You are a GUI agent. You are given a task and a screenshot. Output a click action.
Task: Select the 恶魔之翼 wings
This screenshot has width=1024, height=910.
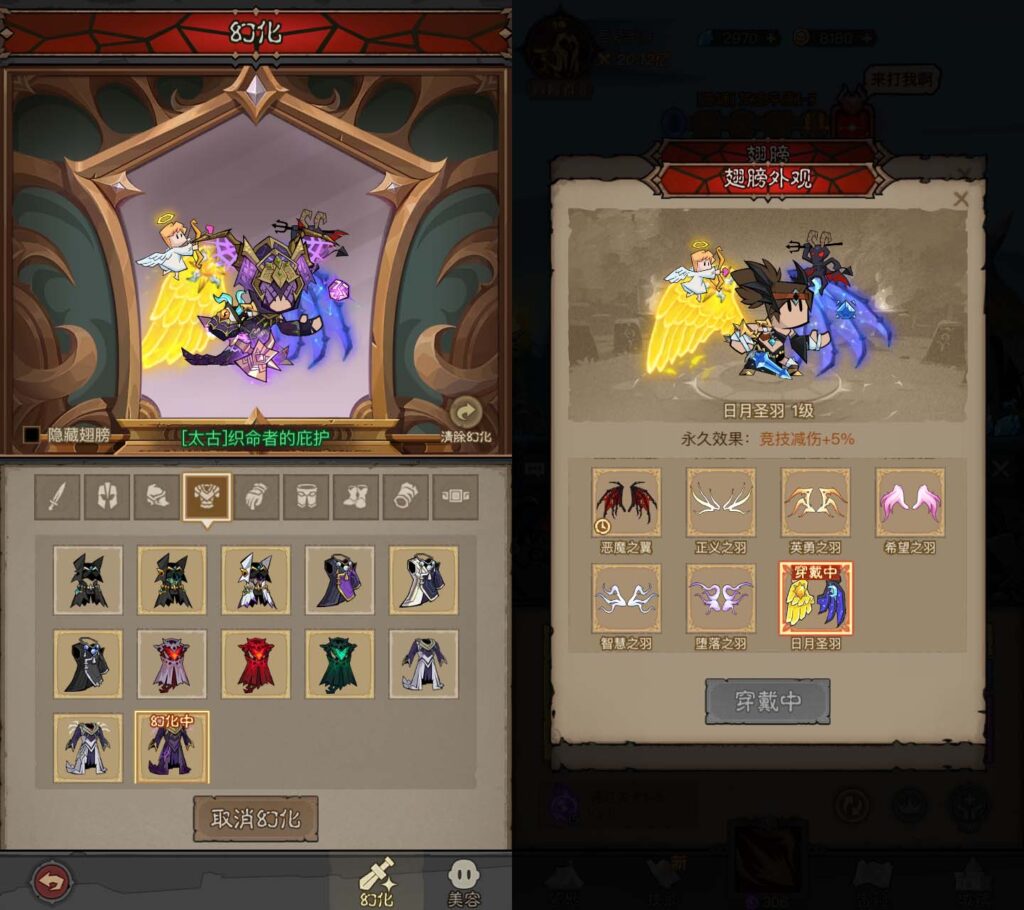click(x=626, y=502)
